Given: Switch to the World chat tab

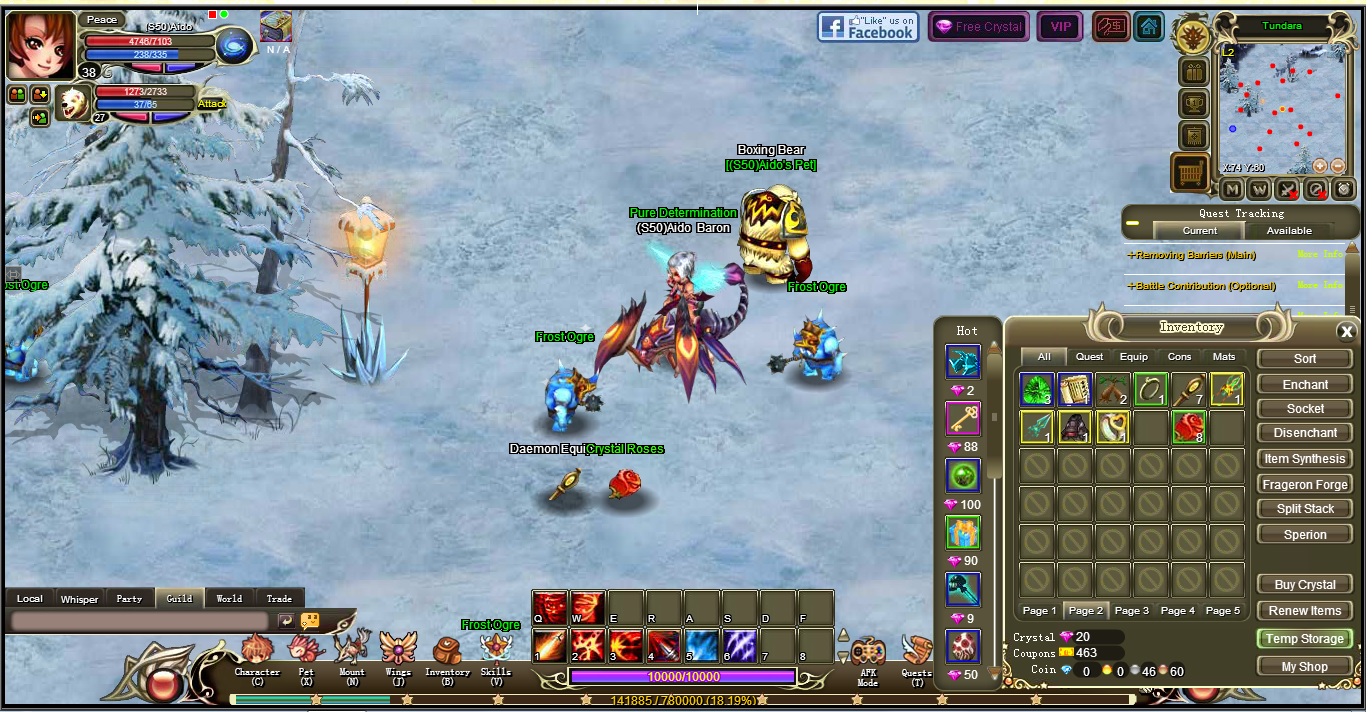Looking at the screenshot, I should (229, 598).
